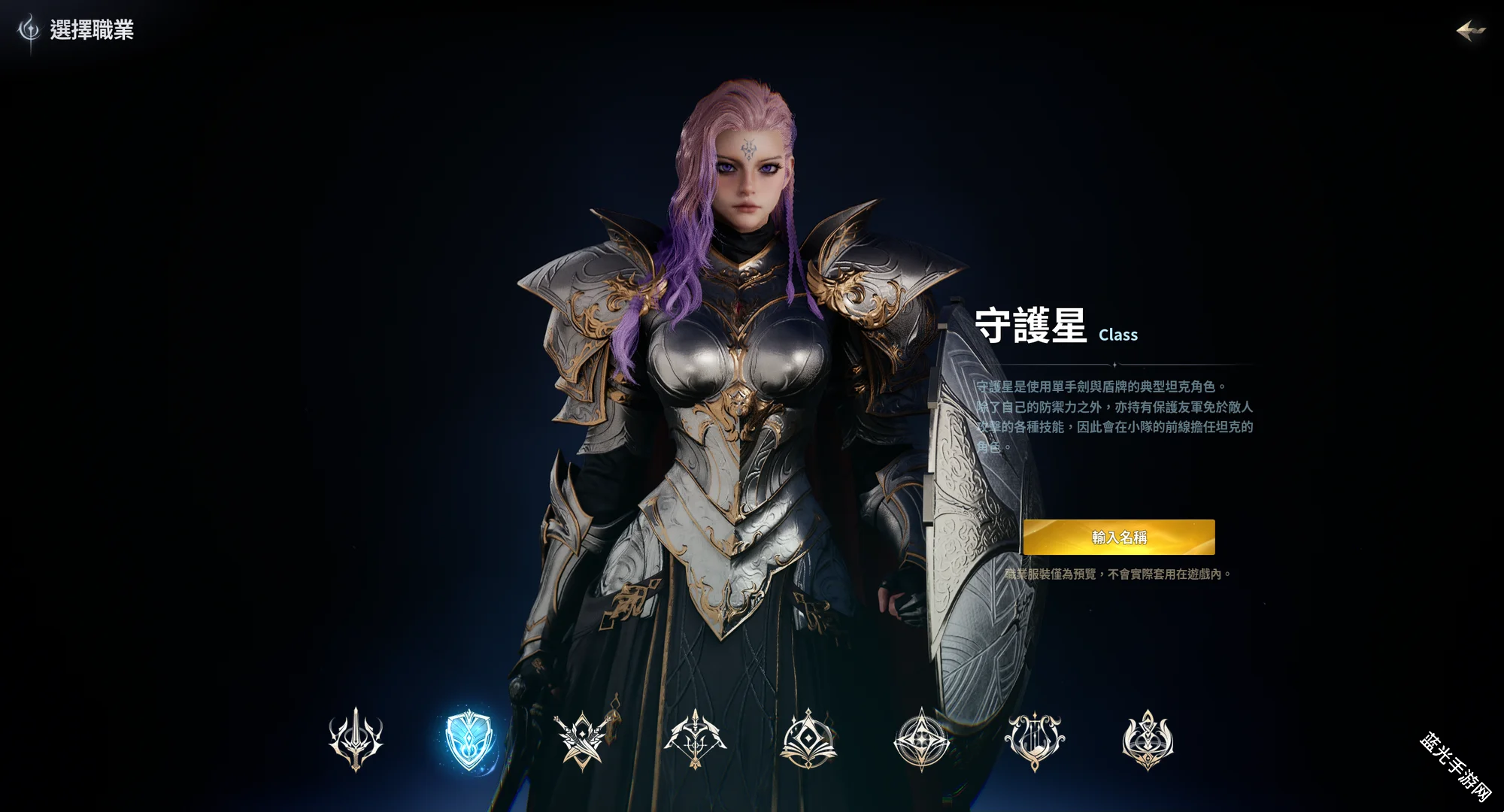Click the yellow 輸入名稱 button
Image resolution: width=1504 pixels, height=812 pixels.
click(x=1118, y=537)
